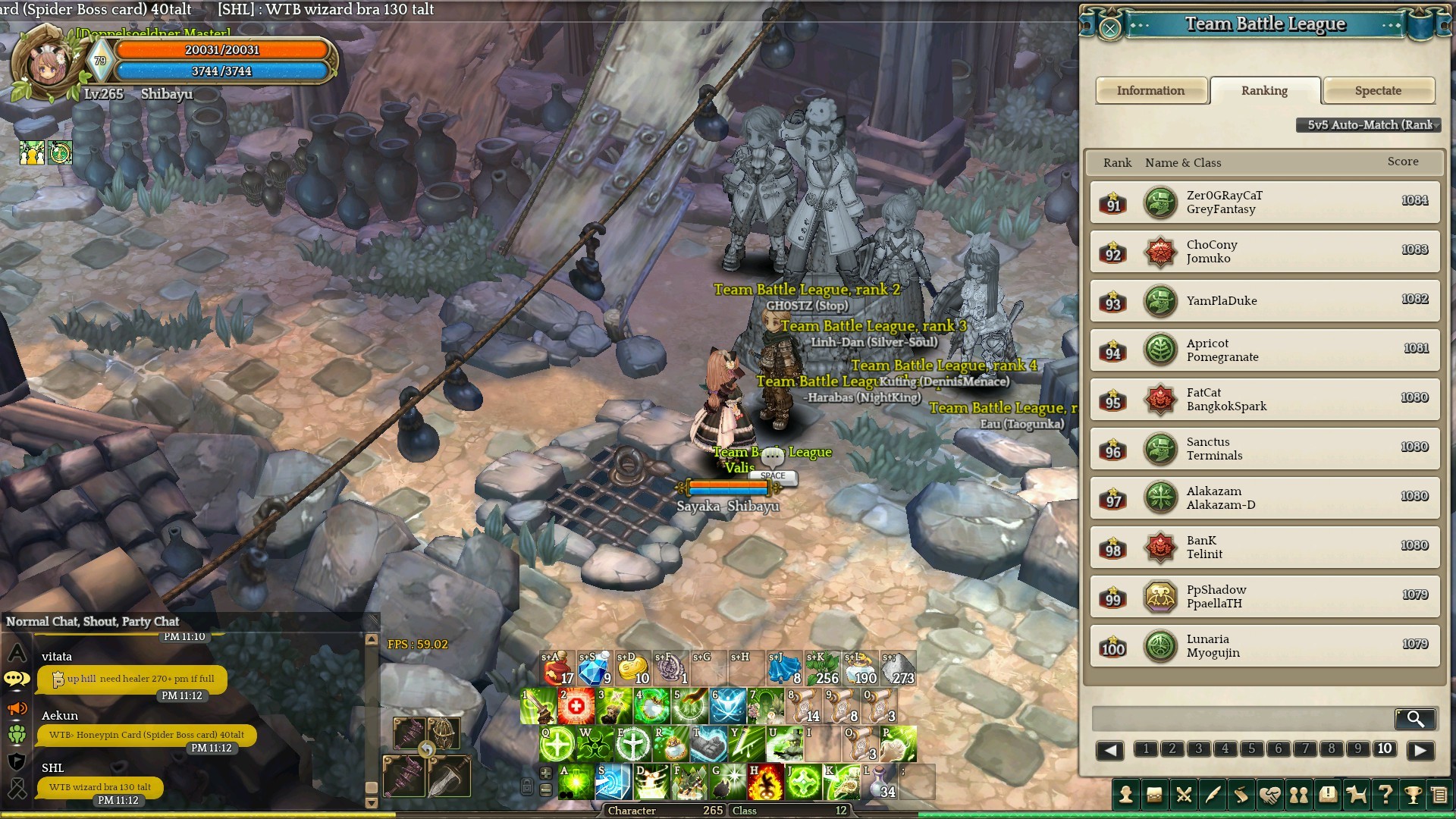Screen dimensions: 1456x819
Task: Open the Spectate tab
Action: pos(1378,91)
